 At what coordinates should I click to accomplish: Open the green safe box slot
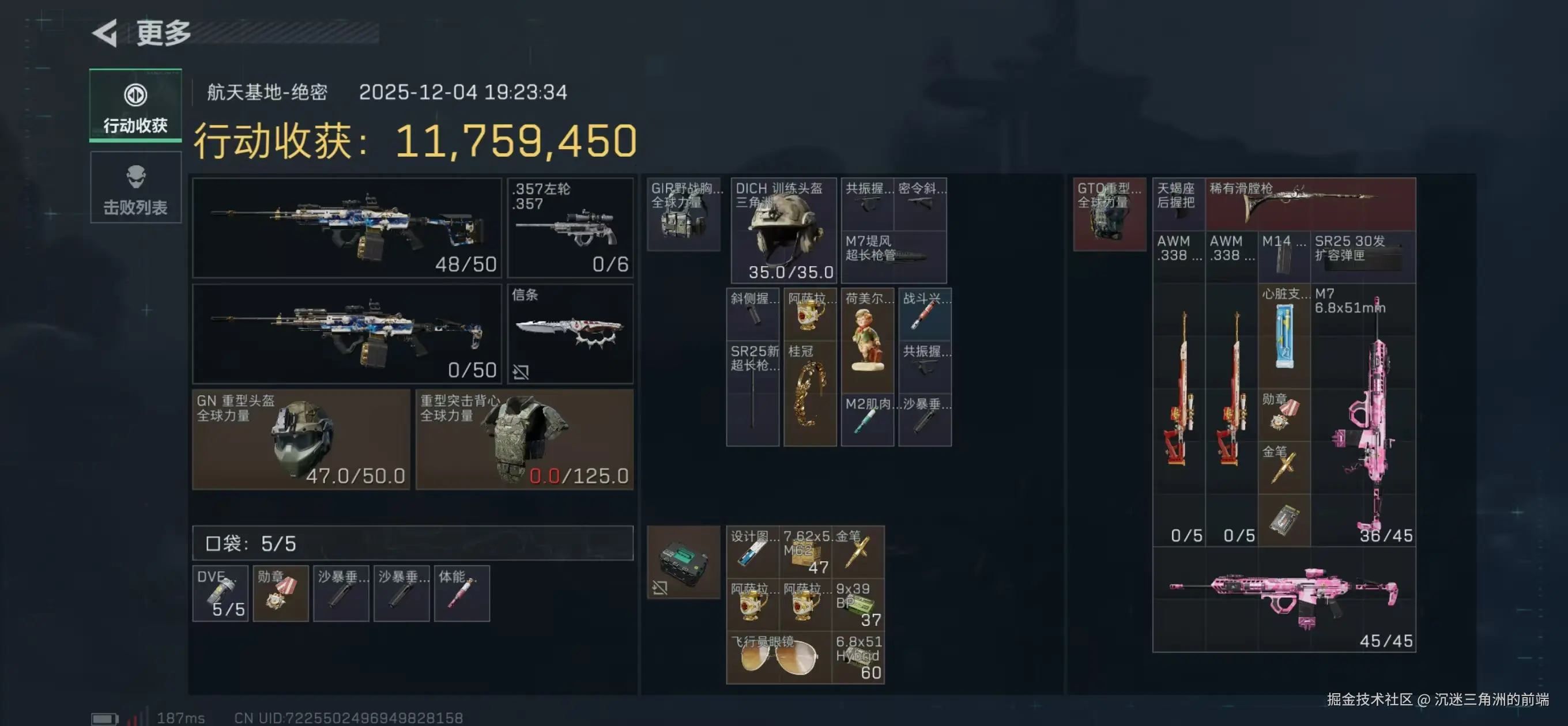(683, 562)
